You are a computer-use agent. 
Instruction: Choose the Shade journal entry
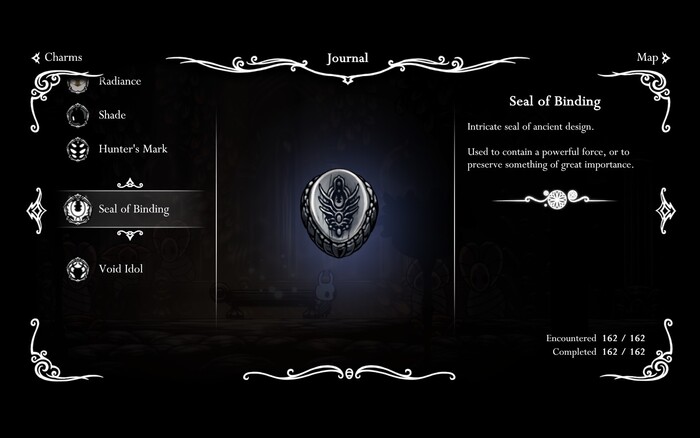(x=111, y=116)
